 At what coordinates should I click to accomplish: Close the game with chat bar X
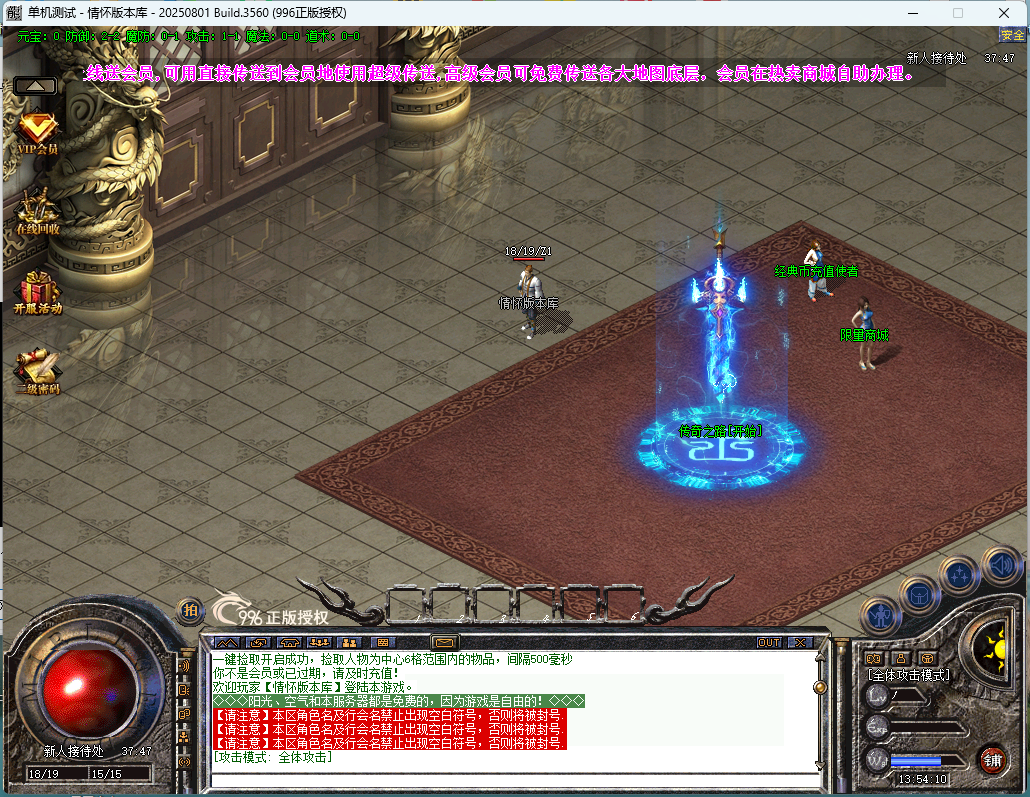(800, 642)
